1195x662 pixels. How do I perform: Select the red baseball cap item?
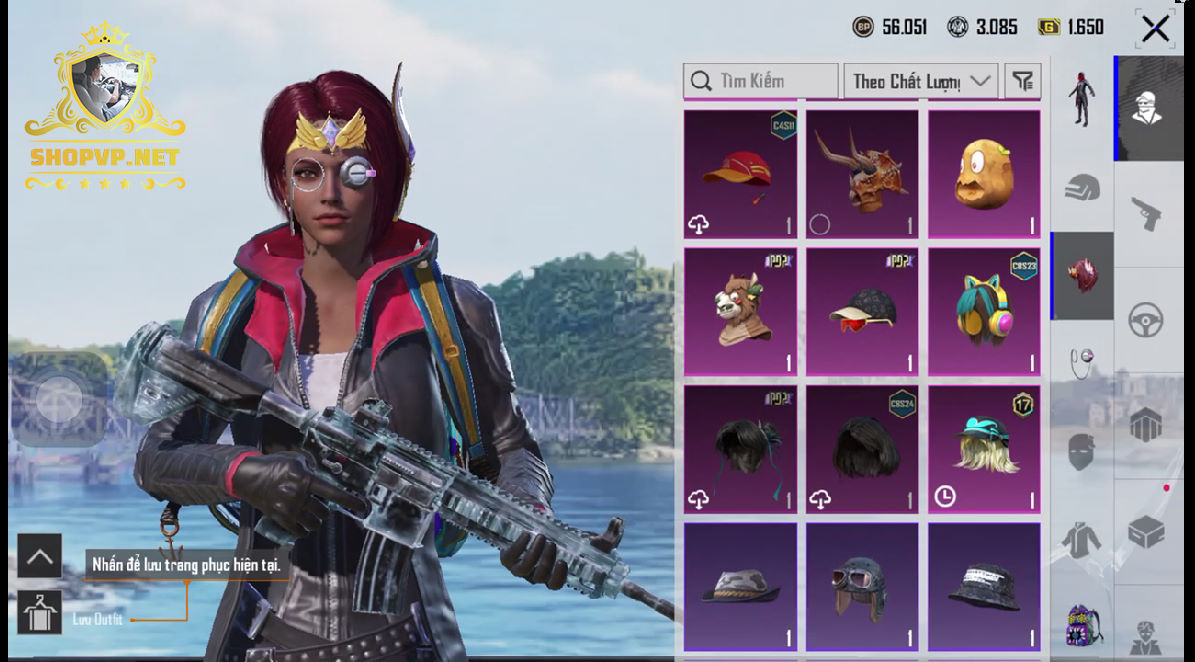click(740, 173)
